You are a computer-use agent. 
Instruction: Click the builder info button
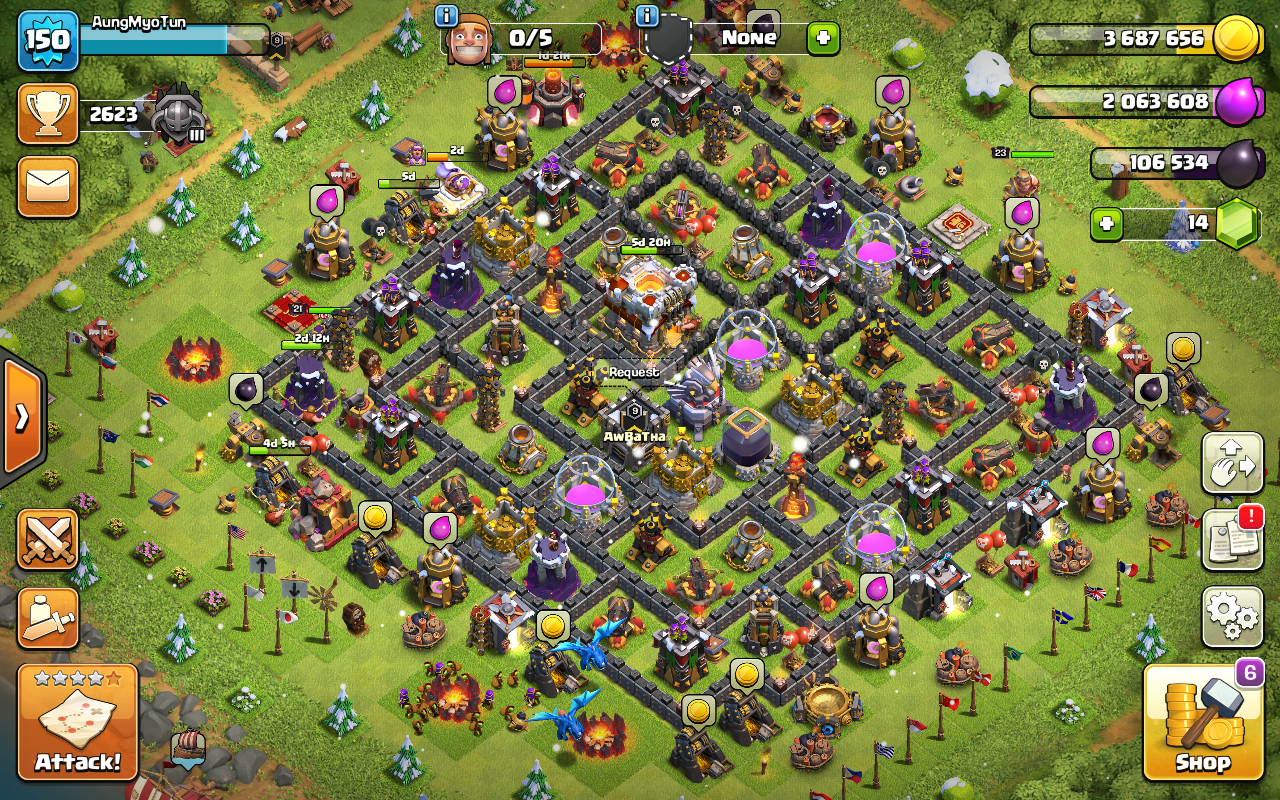[446, 16]
